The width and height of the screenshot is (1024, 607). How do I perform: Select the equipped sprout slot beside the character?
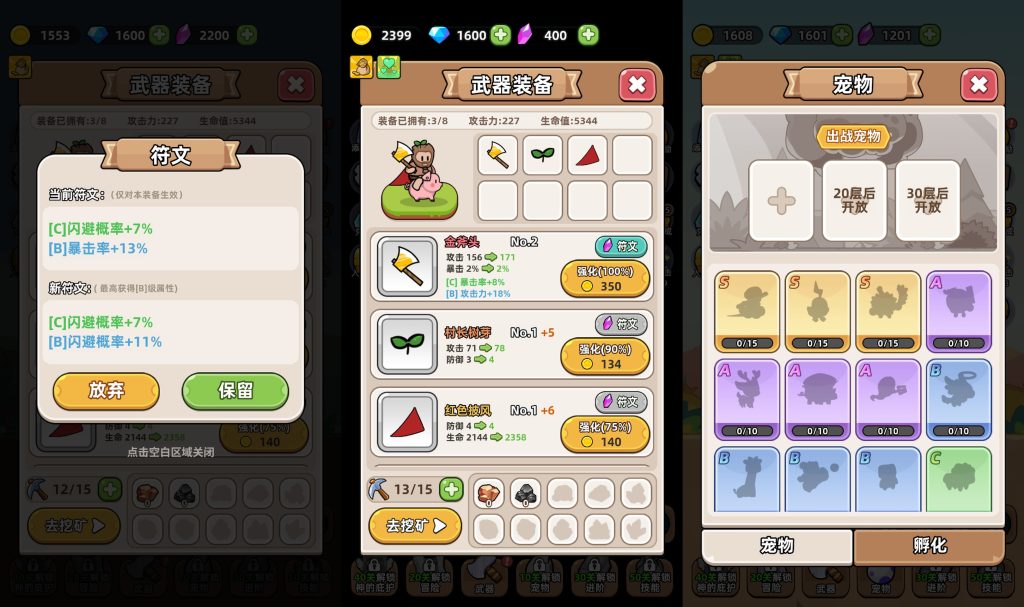tap(542, 155)
